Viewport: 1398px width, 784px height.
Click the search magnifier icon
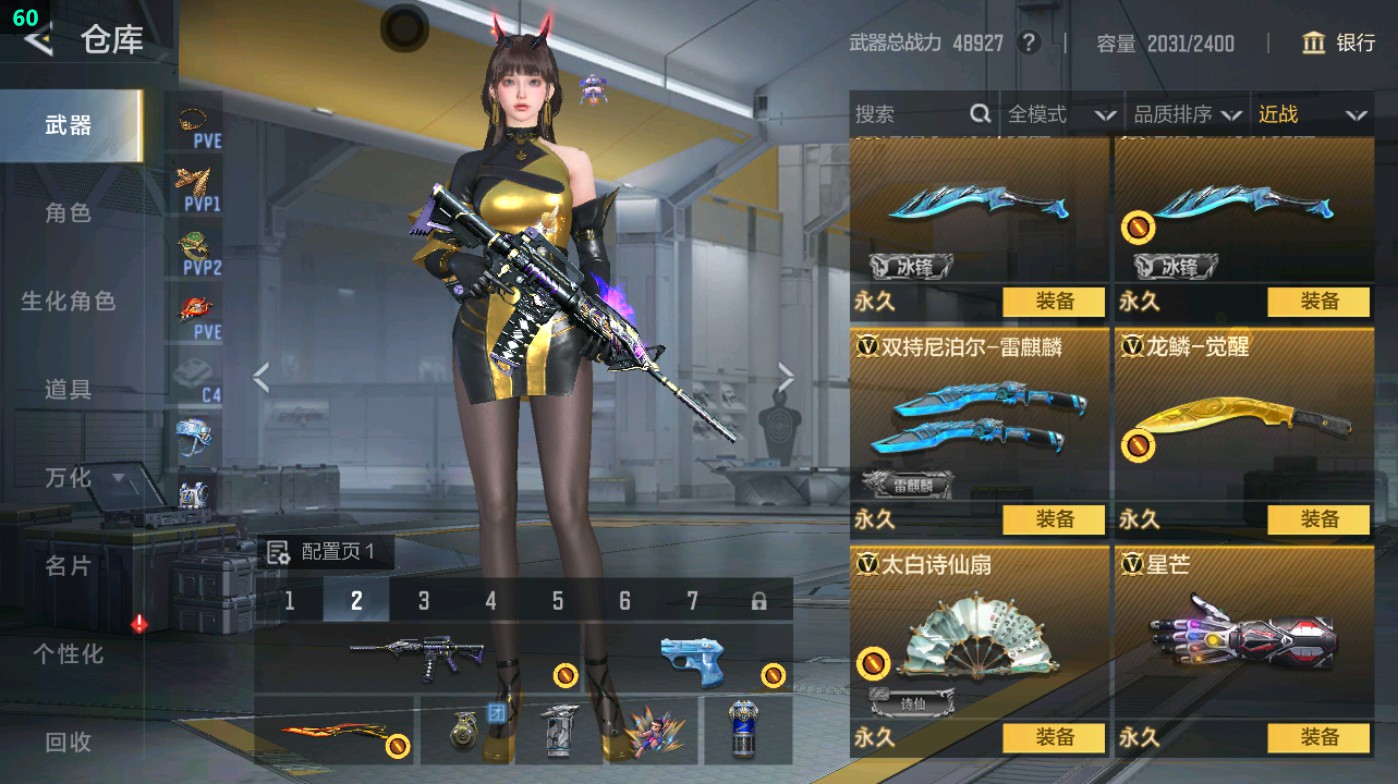(978, 114)
